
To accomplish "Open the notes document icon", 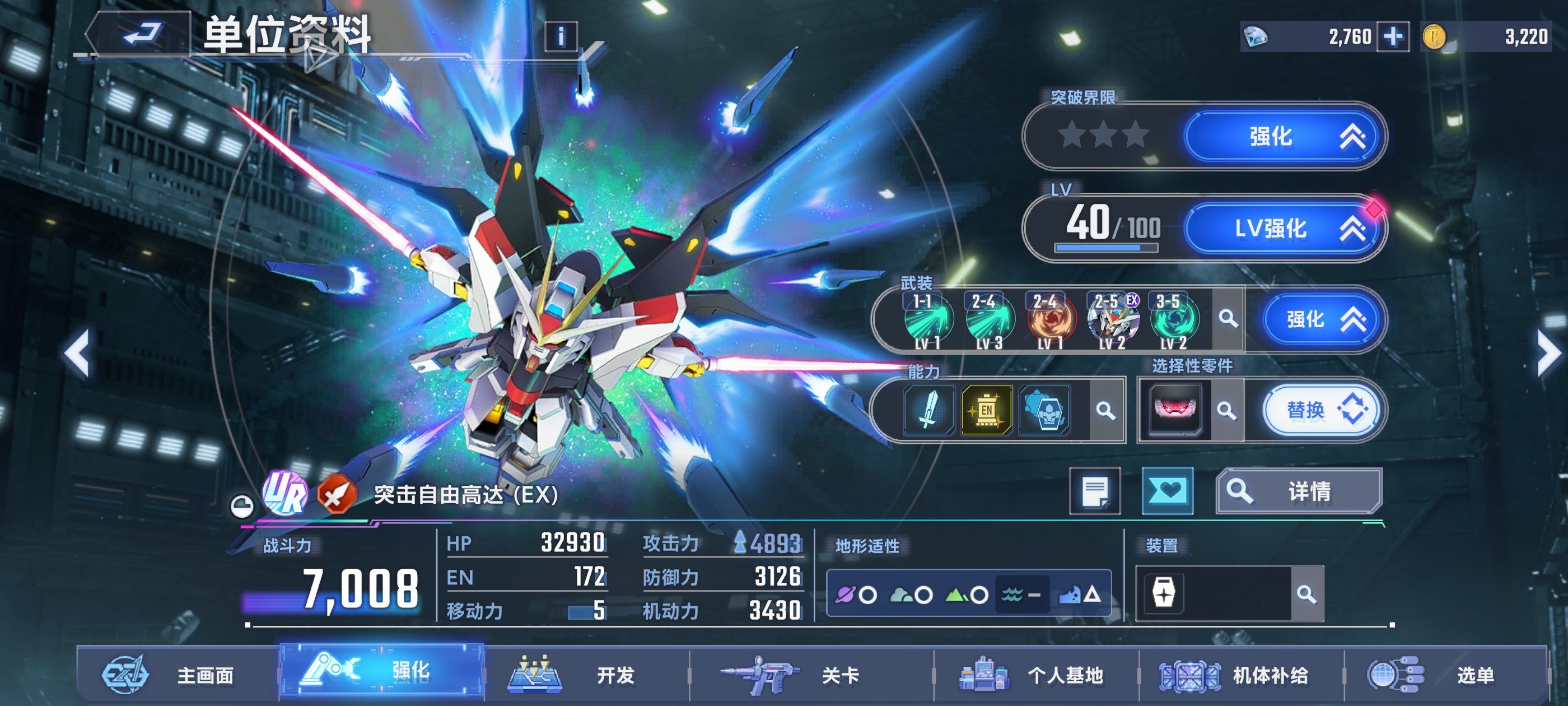I will [1094, 491].
